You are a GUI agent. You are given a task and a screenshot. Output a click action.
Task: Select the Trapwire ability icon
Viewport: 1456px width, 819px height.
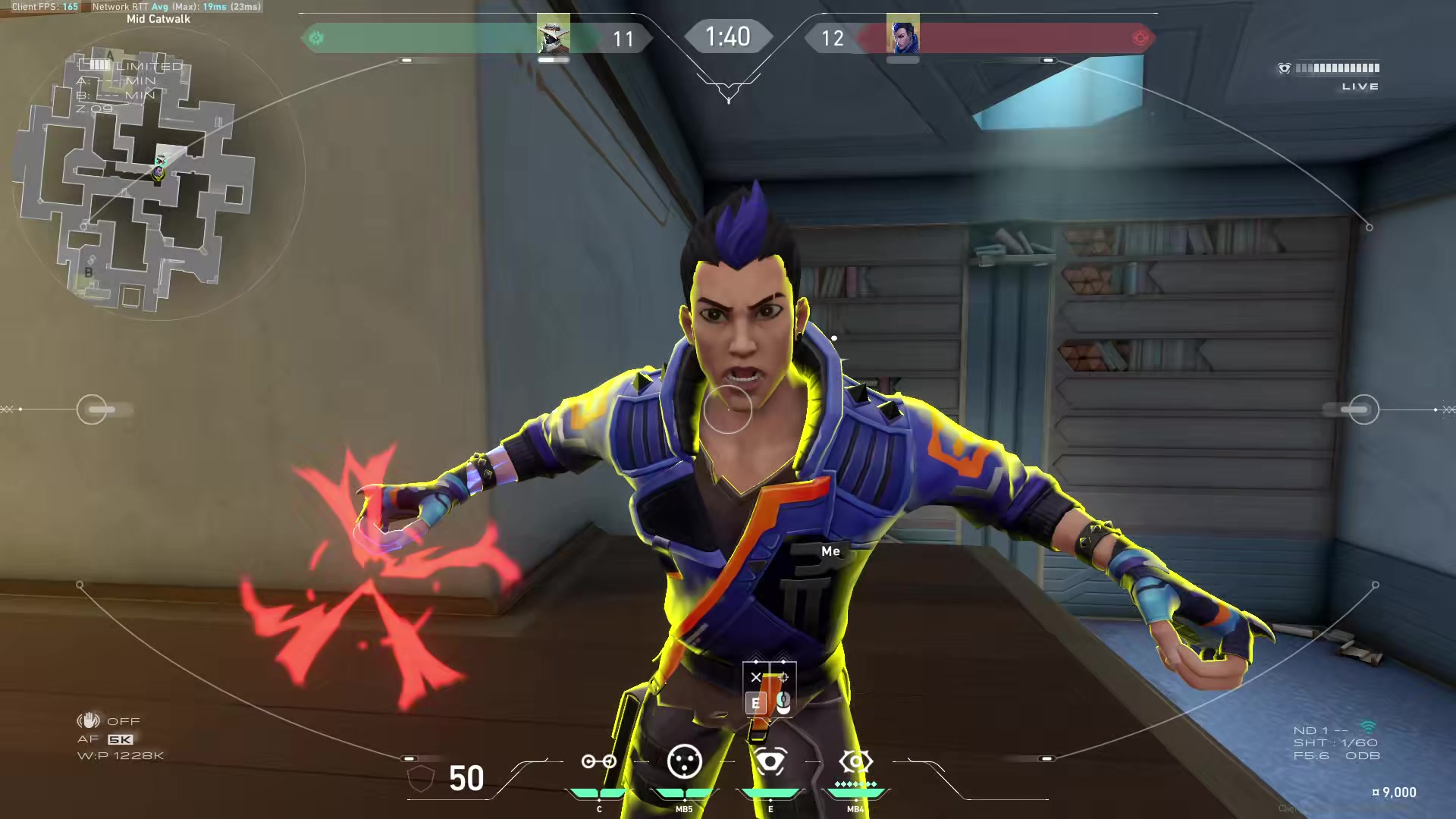[x=598, y=761]
